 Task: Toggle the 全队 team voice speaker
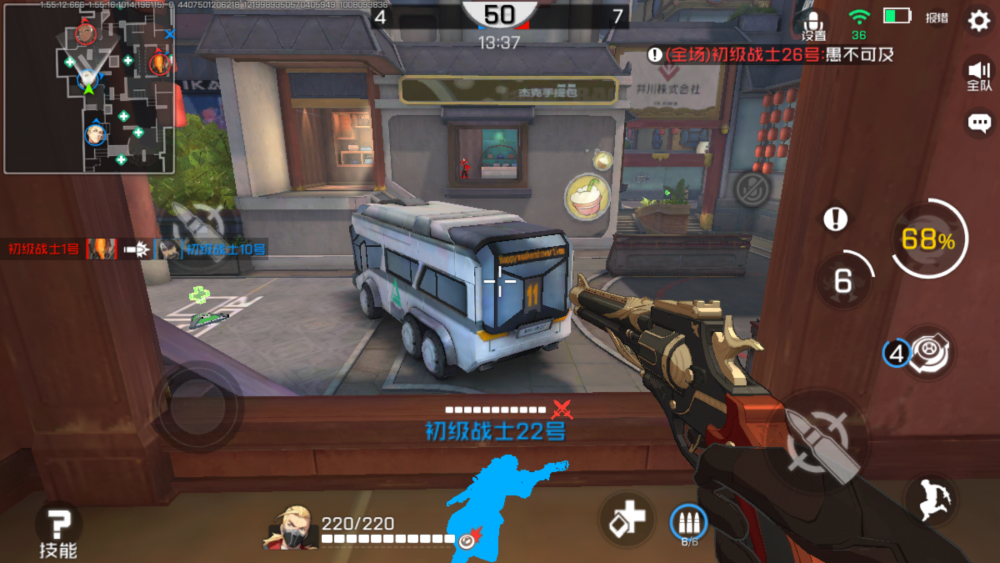click(978, 73)
